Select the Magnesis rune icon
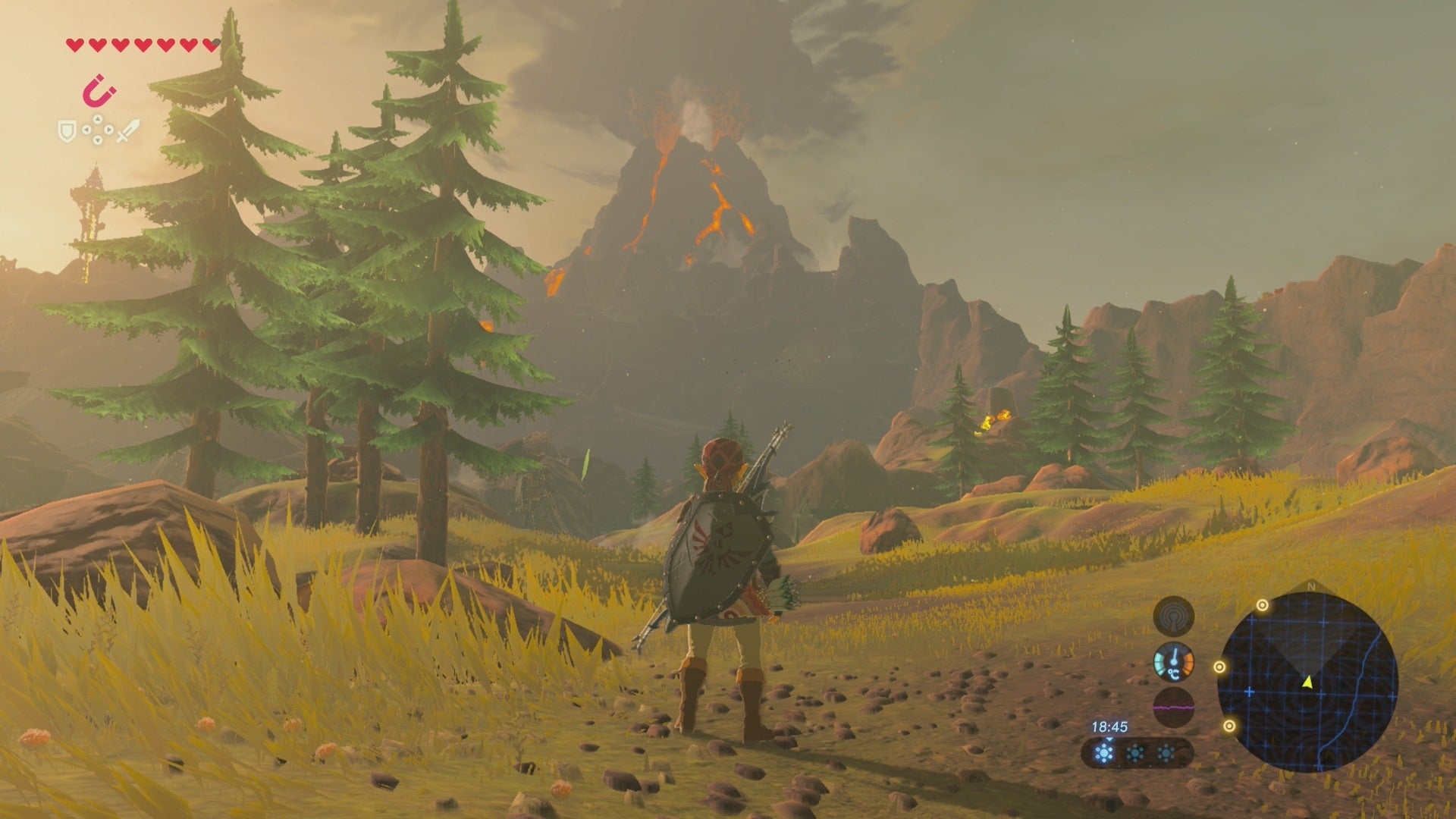The height and width of the screenshot is (819, 1456). pos(99,91)
